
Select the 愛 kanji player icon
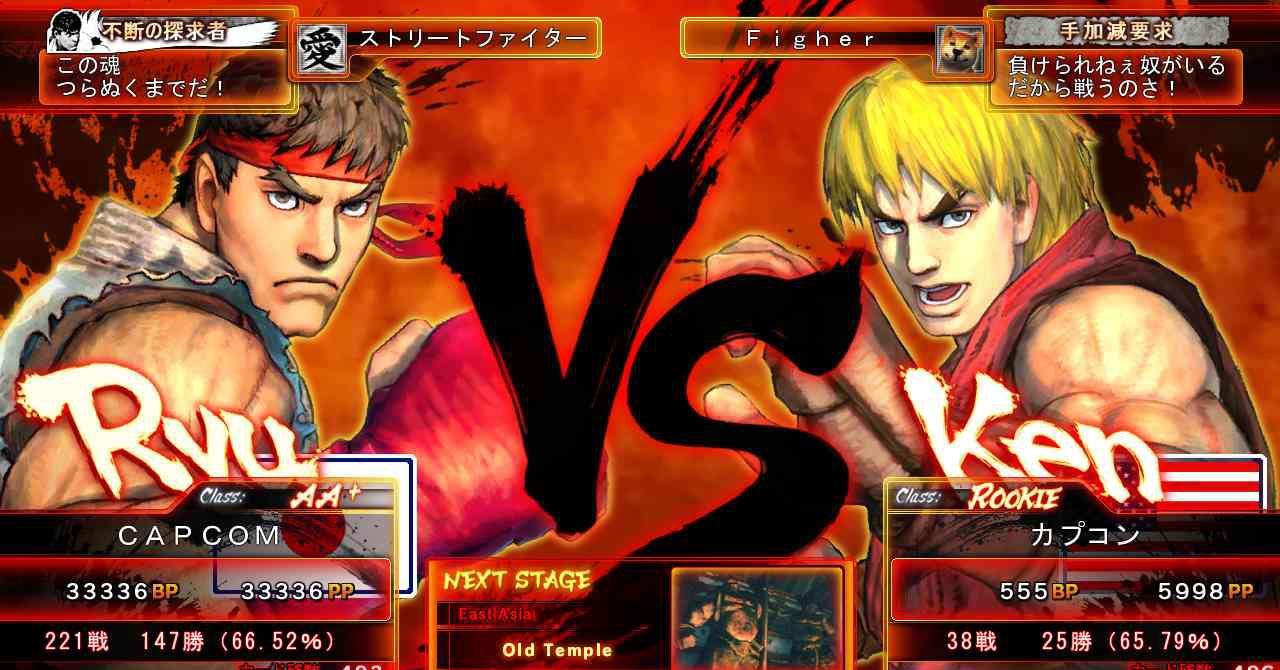click(x=319, y=47)
